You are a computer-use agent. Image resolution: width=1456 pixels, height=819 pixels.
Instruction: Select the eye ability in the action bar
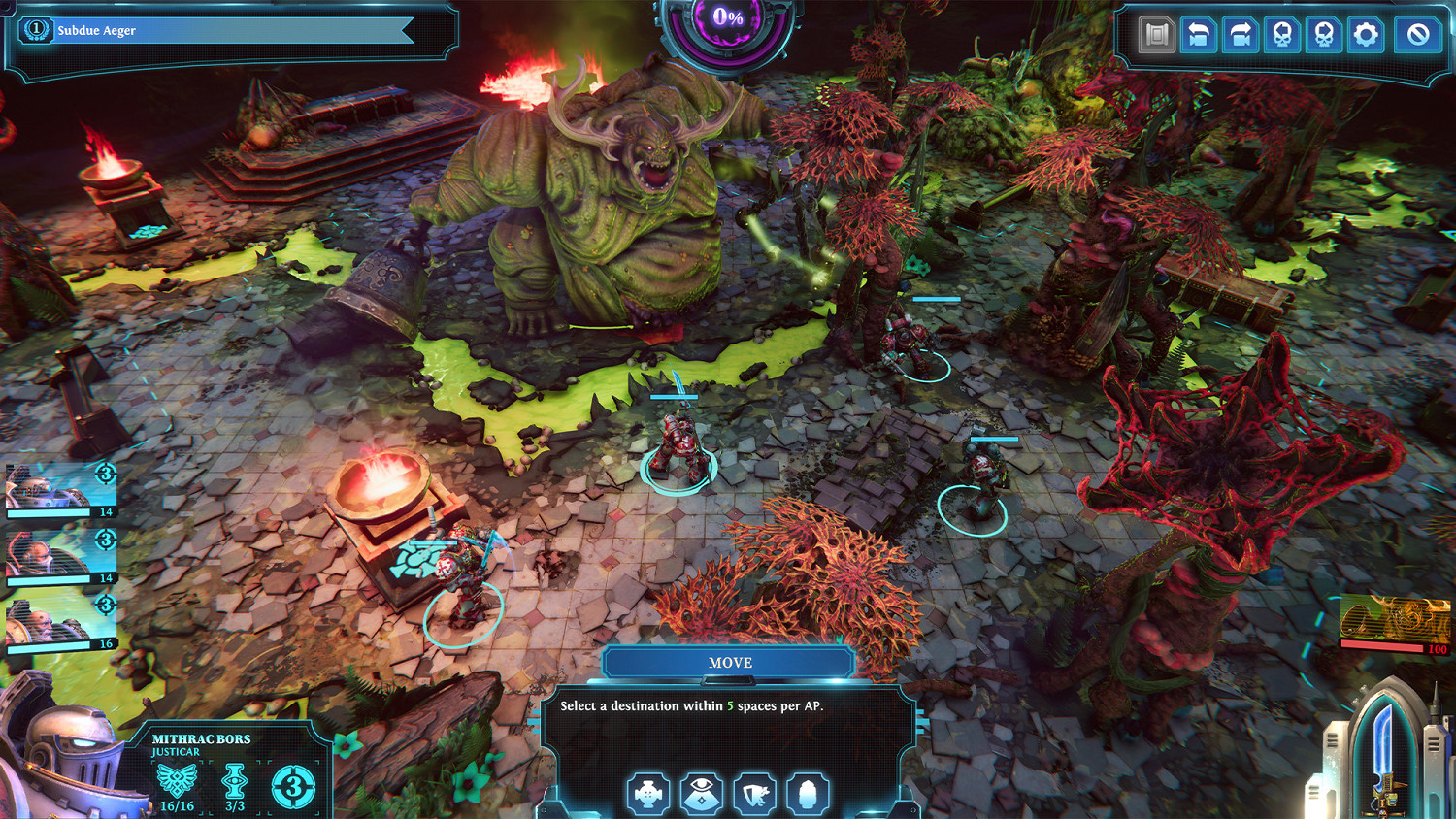pos(700,793)
